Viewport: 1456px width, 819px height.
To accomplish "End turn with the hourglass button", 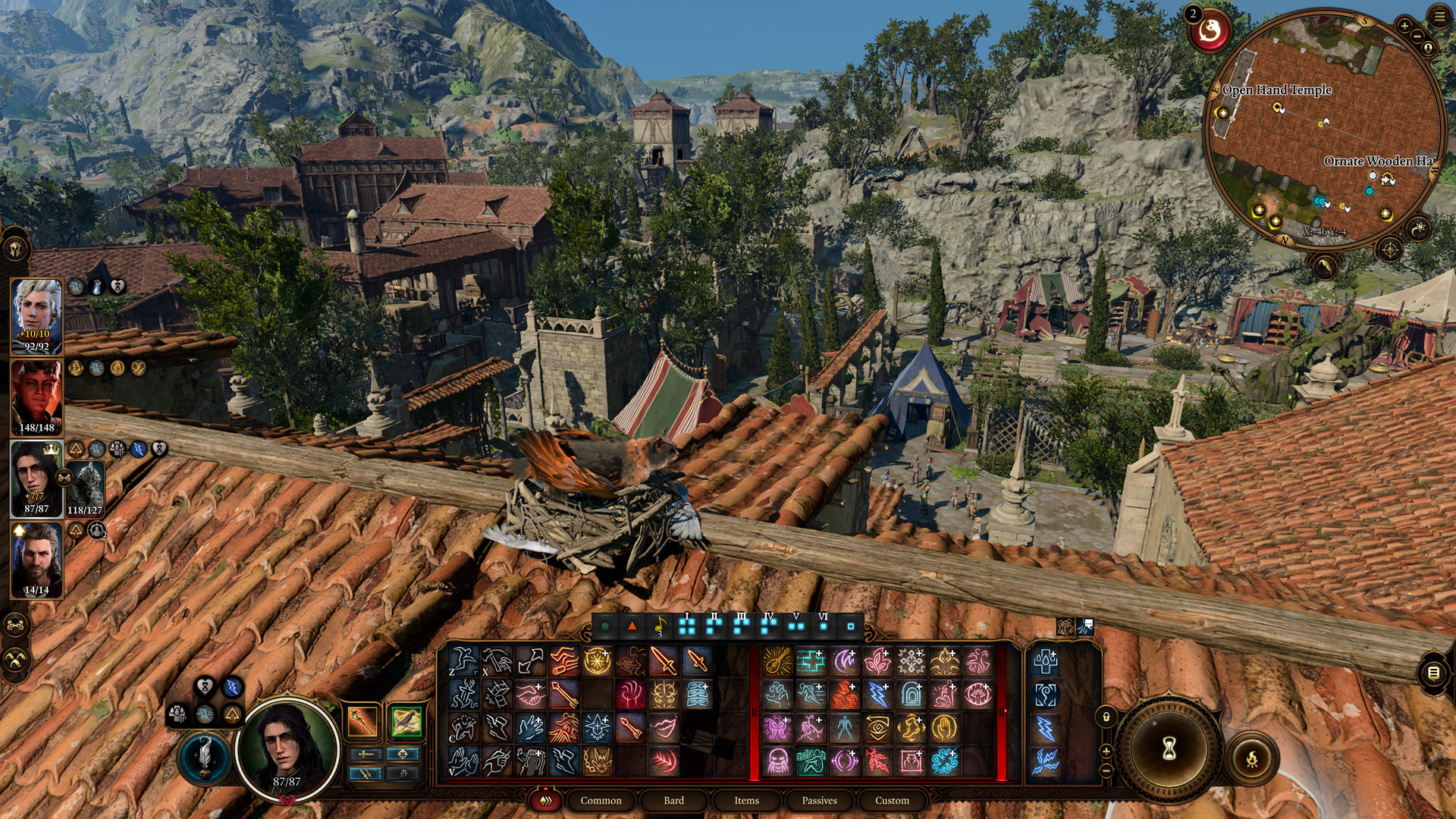I will point(1169,749).
